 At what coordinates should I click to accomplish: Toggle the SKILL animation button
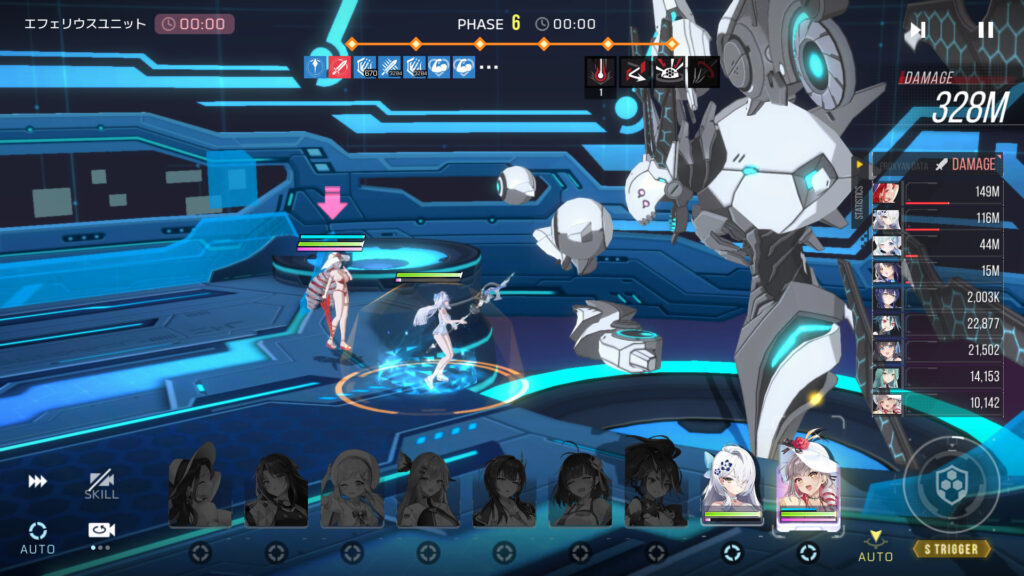(x=101, y=484)
